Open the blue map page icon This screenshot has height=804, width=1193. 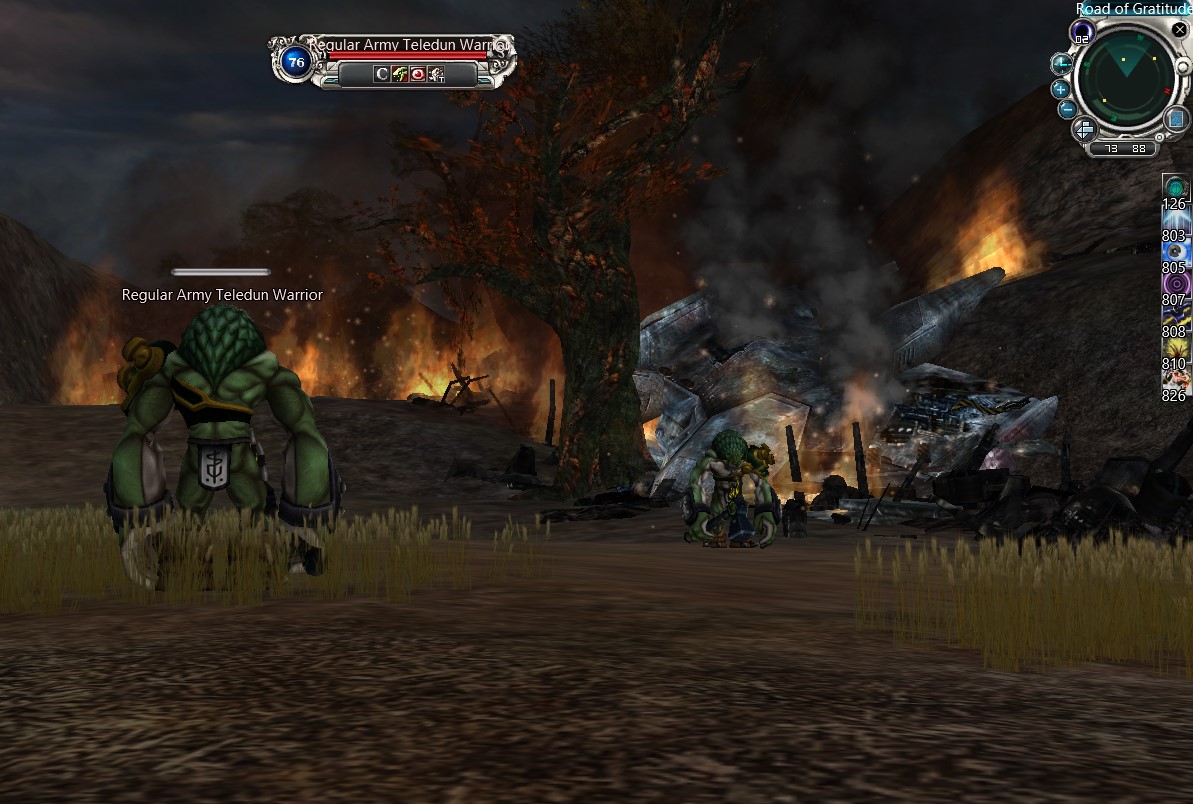(x=1178, y=120)
